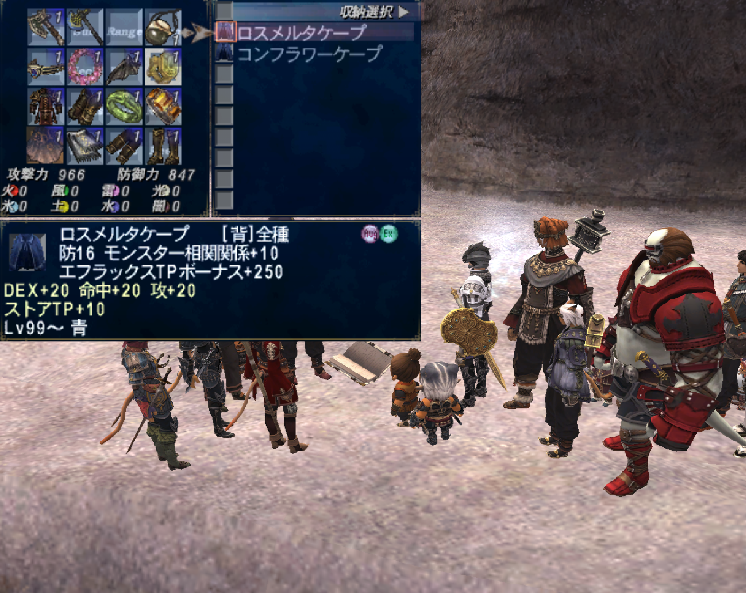
Task: Select the sub weapon axe slot
Action: click(85, 27)
